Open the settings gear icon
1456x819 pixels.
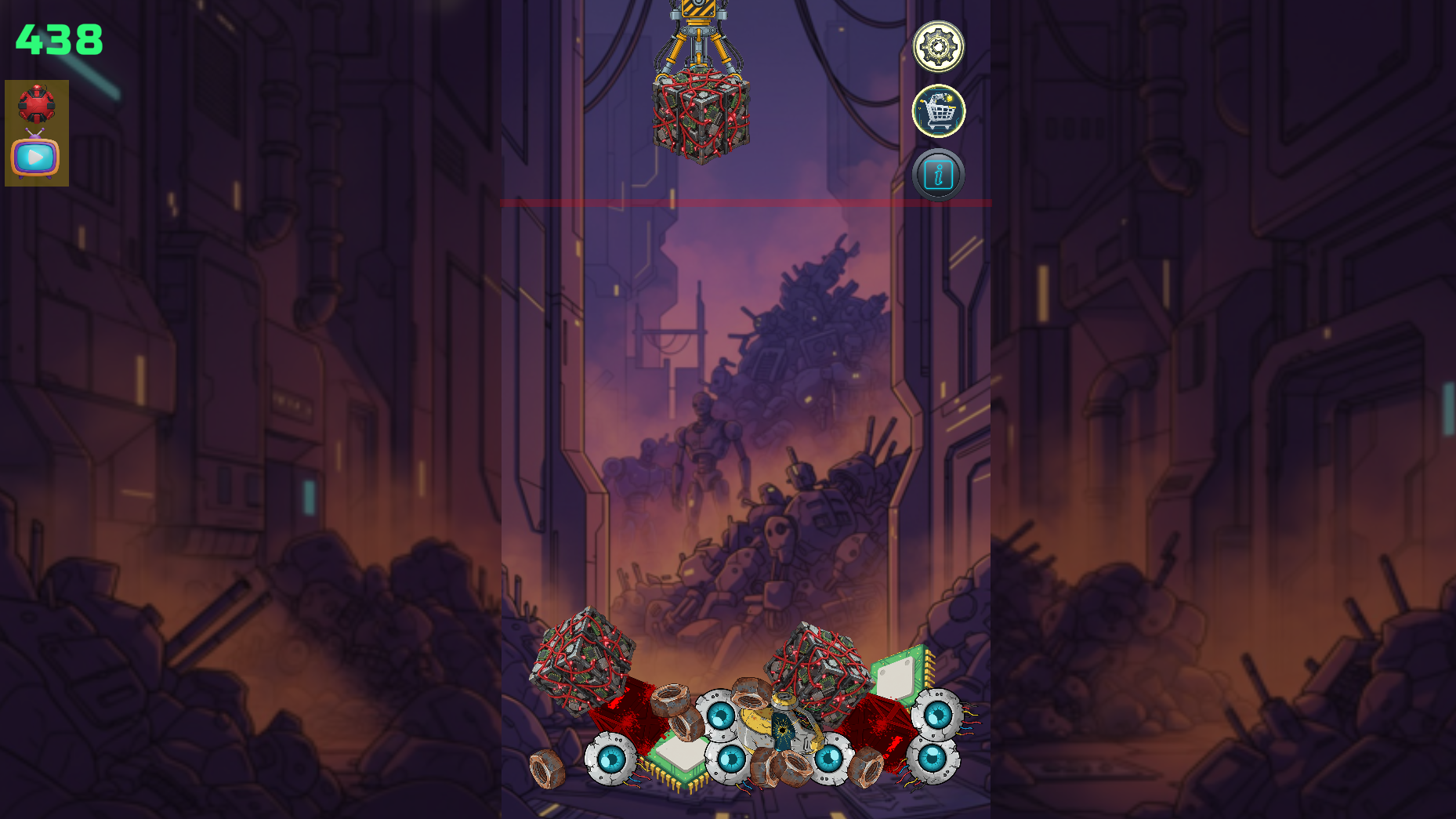pos(938,47)
